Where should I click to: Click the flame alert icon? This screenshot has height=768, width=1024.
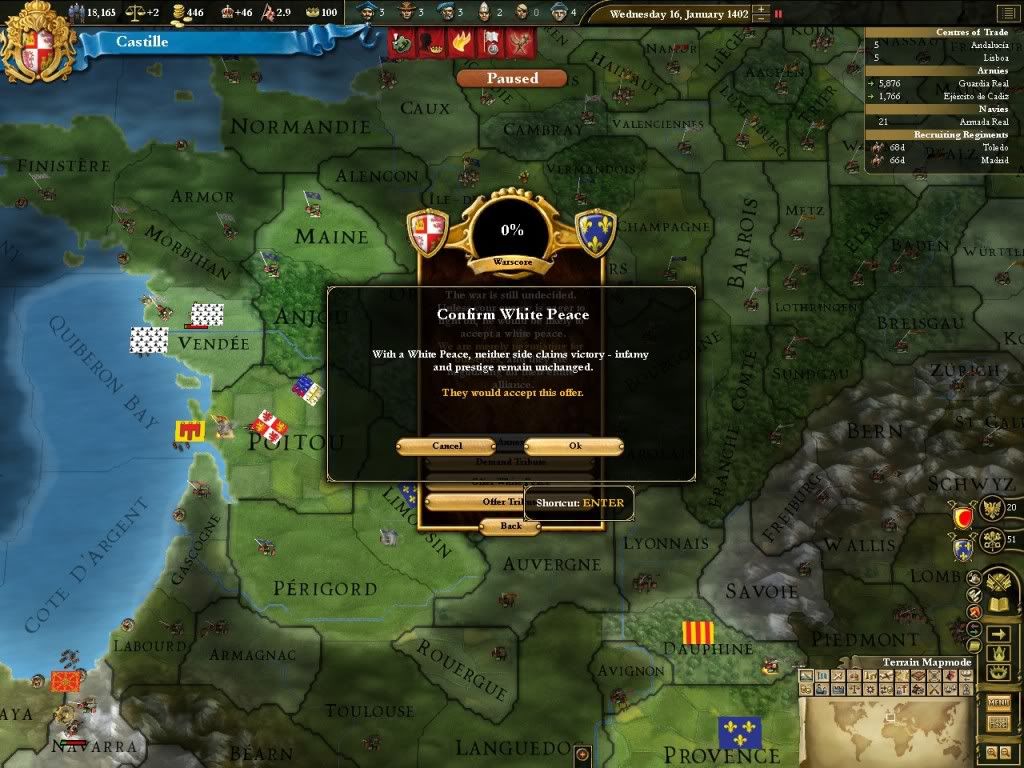461,43
